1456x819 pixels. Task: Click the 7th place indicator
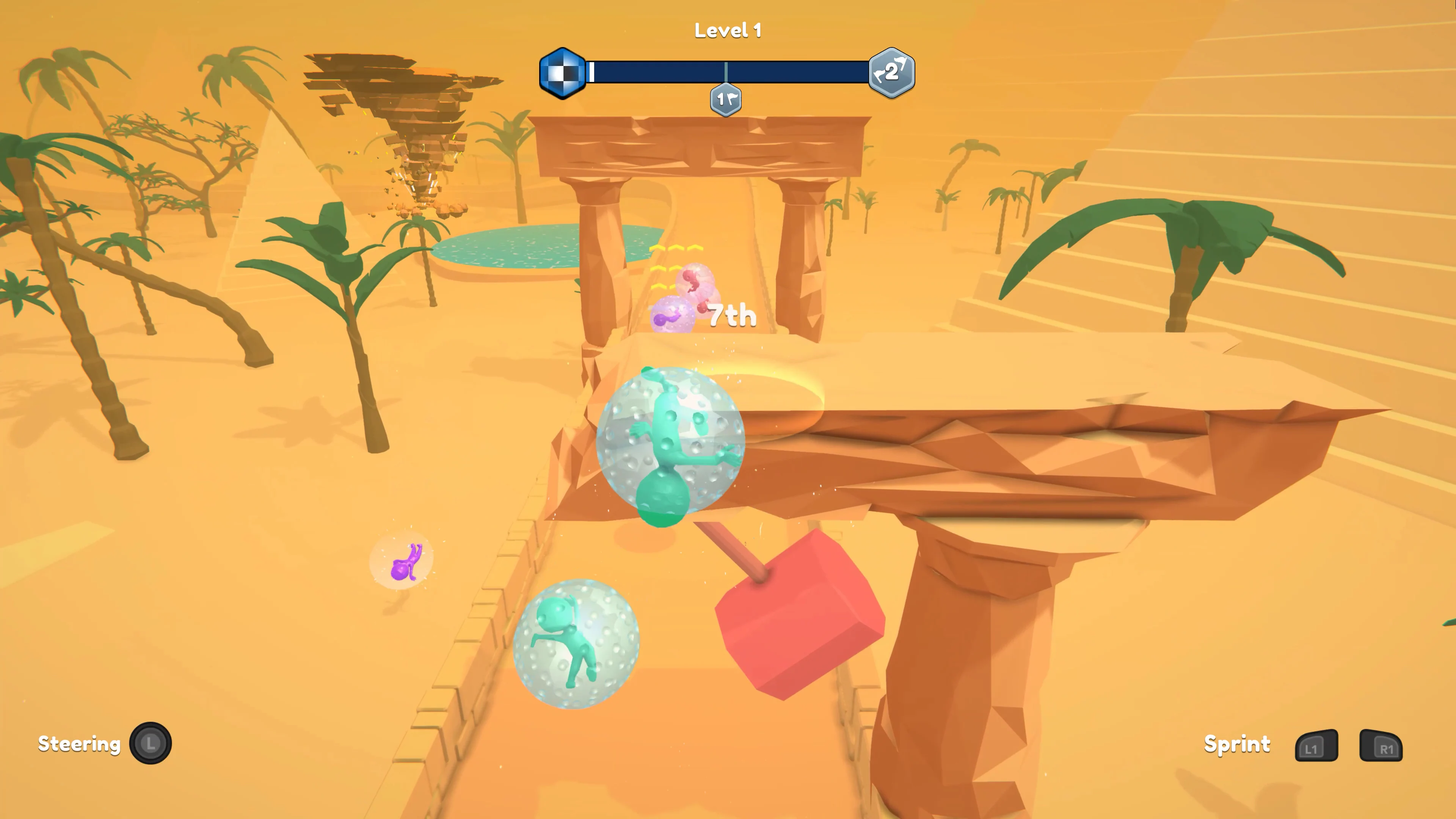730,315
